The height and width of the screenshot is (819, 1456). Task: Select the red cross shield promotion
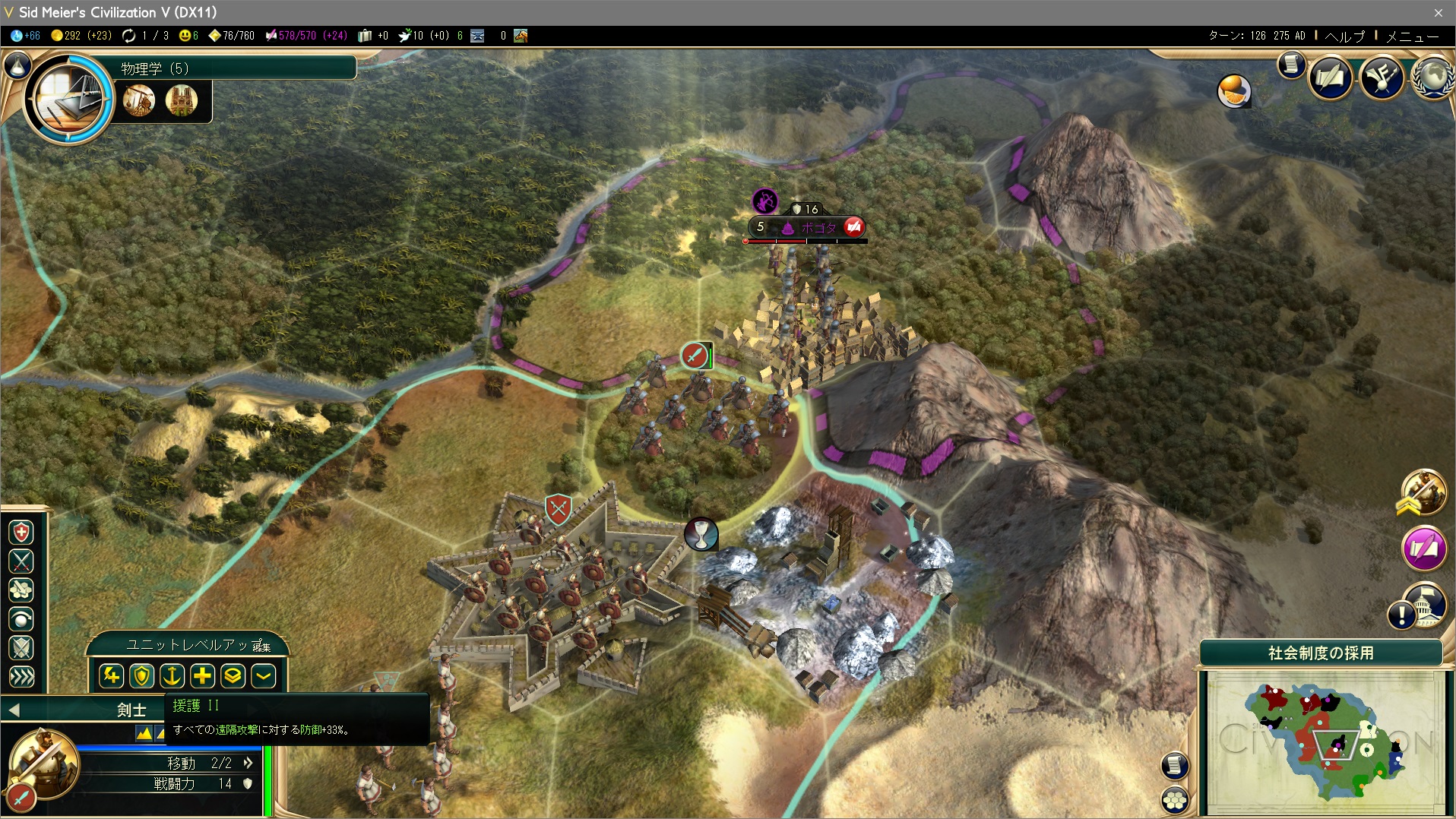tap(21, 532)
